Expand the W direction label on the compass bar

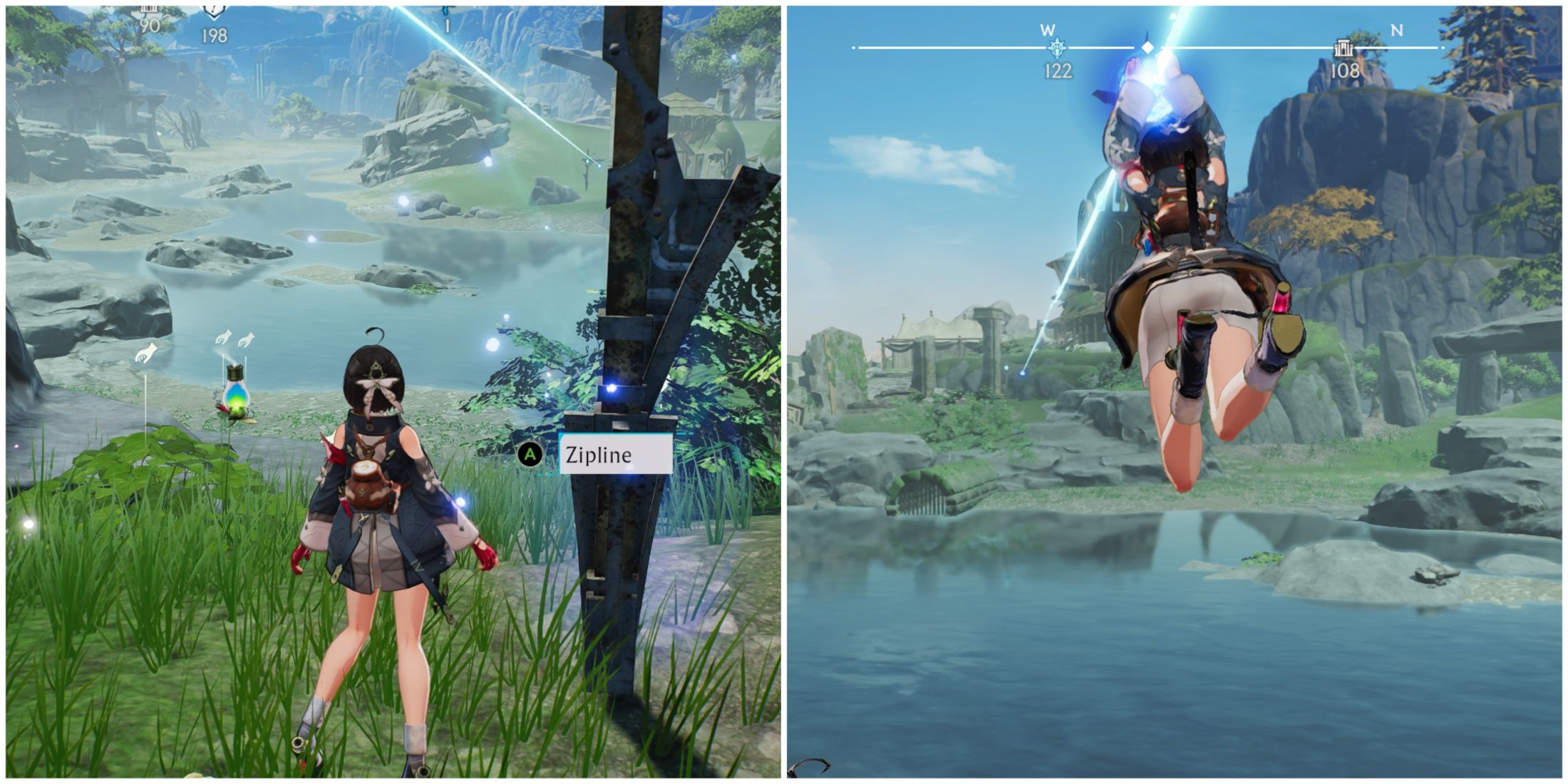pyautogui.click(x=1048, y=29)
